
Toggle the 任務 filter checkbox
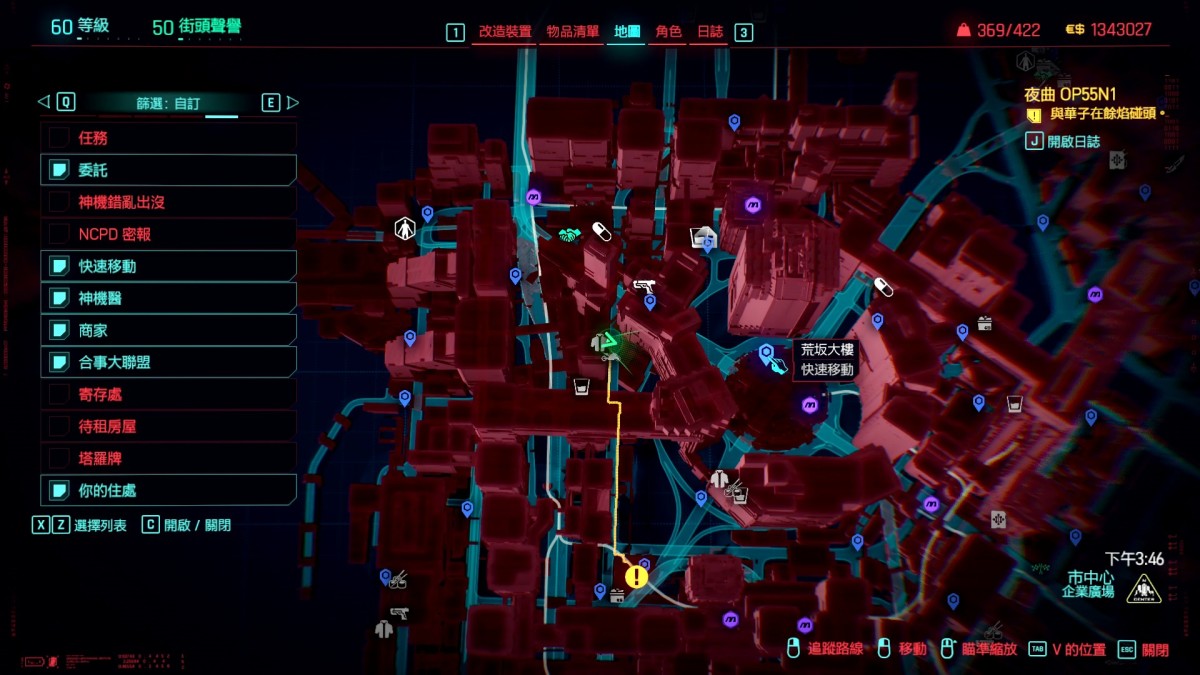(x=59, y=138)
